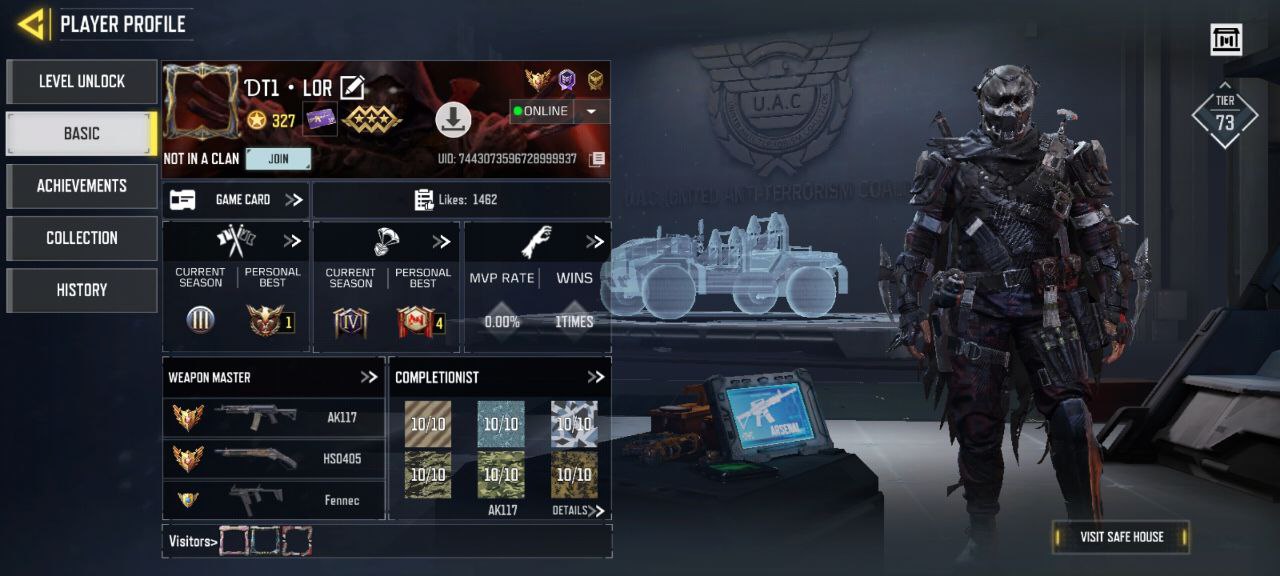
Task: Edit the player name with pencil icon
Action: click(x=351, y=88)
